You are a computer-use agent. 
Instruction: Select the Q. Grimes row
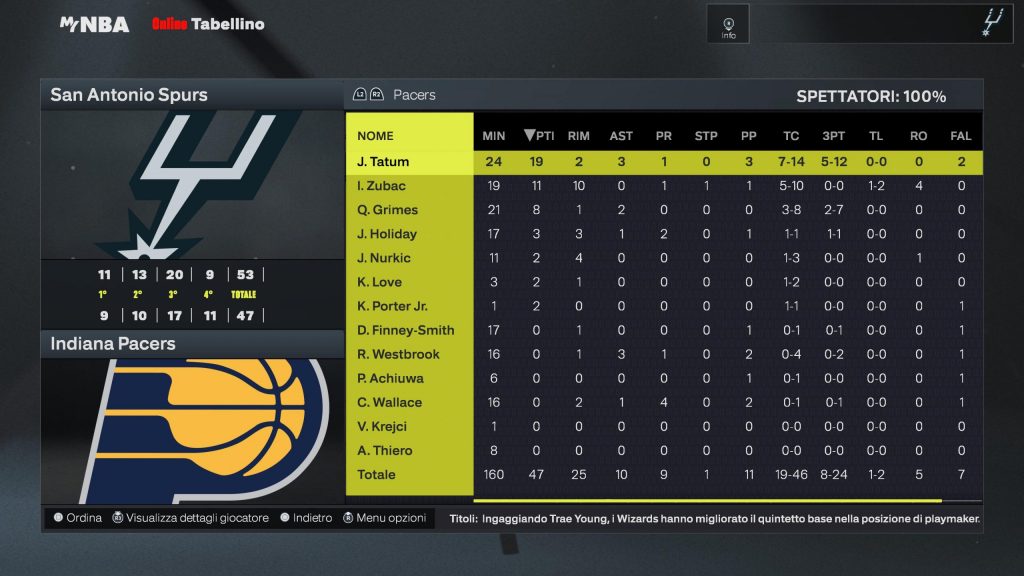click(387, 210)
